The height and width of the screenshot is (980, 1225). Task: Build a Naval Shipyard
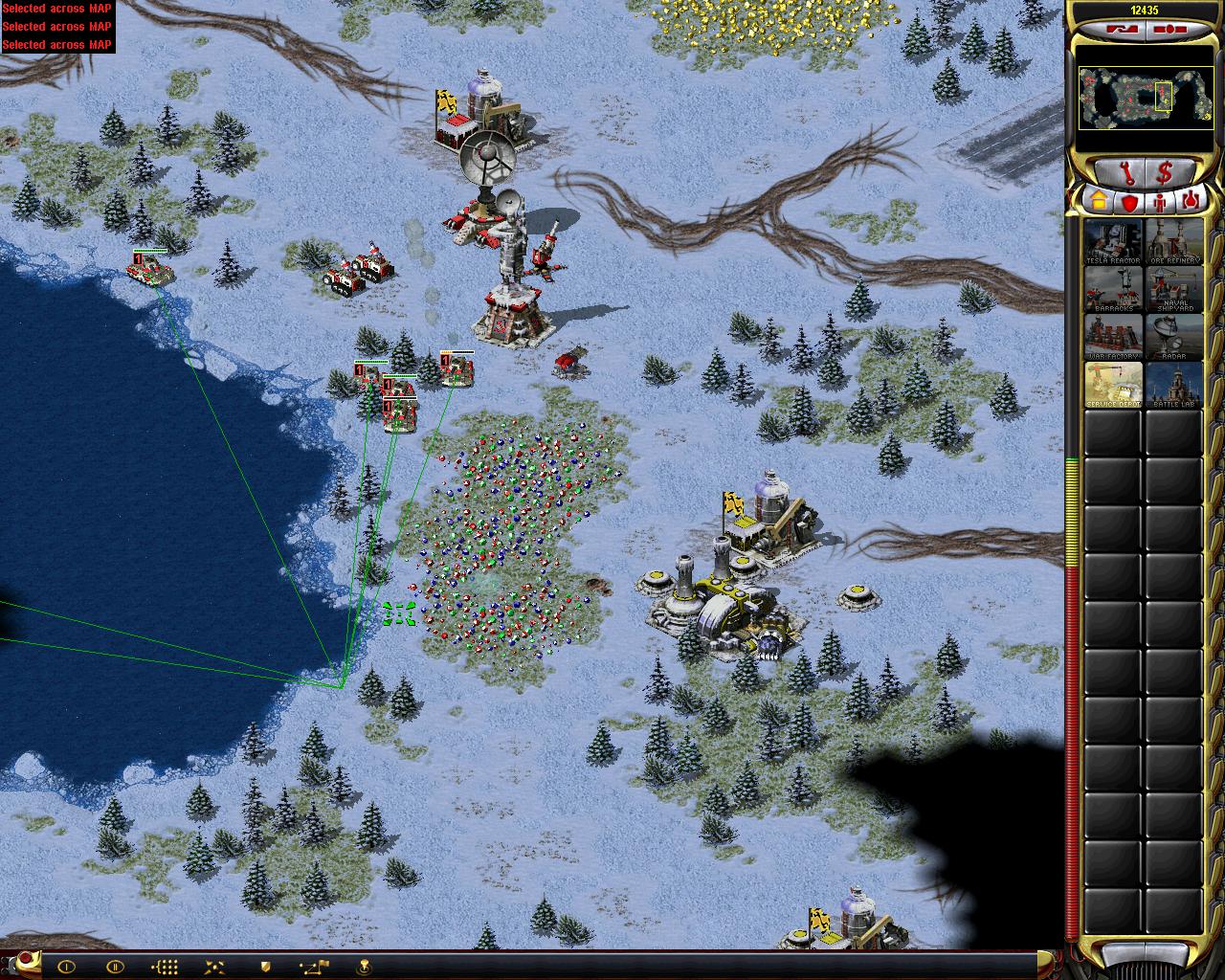pyautogui.click(x=1173, y=289)
